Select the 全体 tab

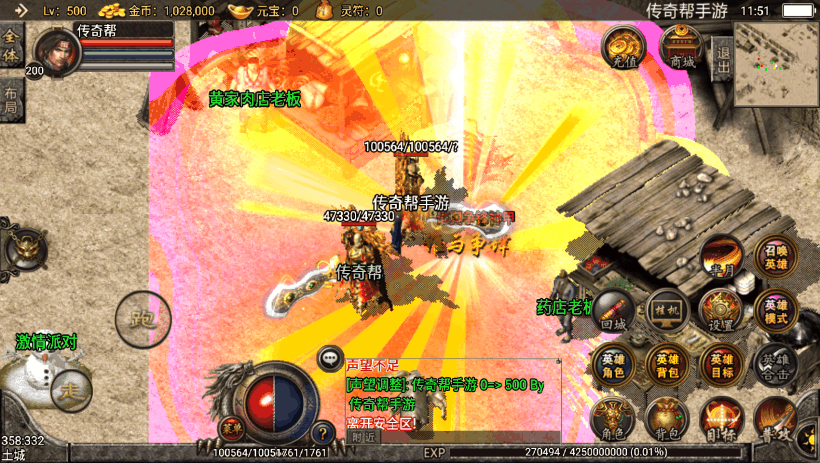point(12,47)
